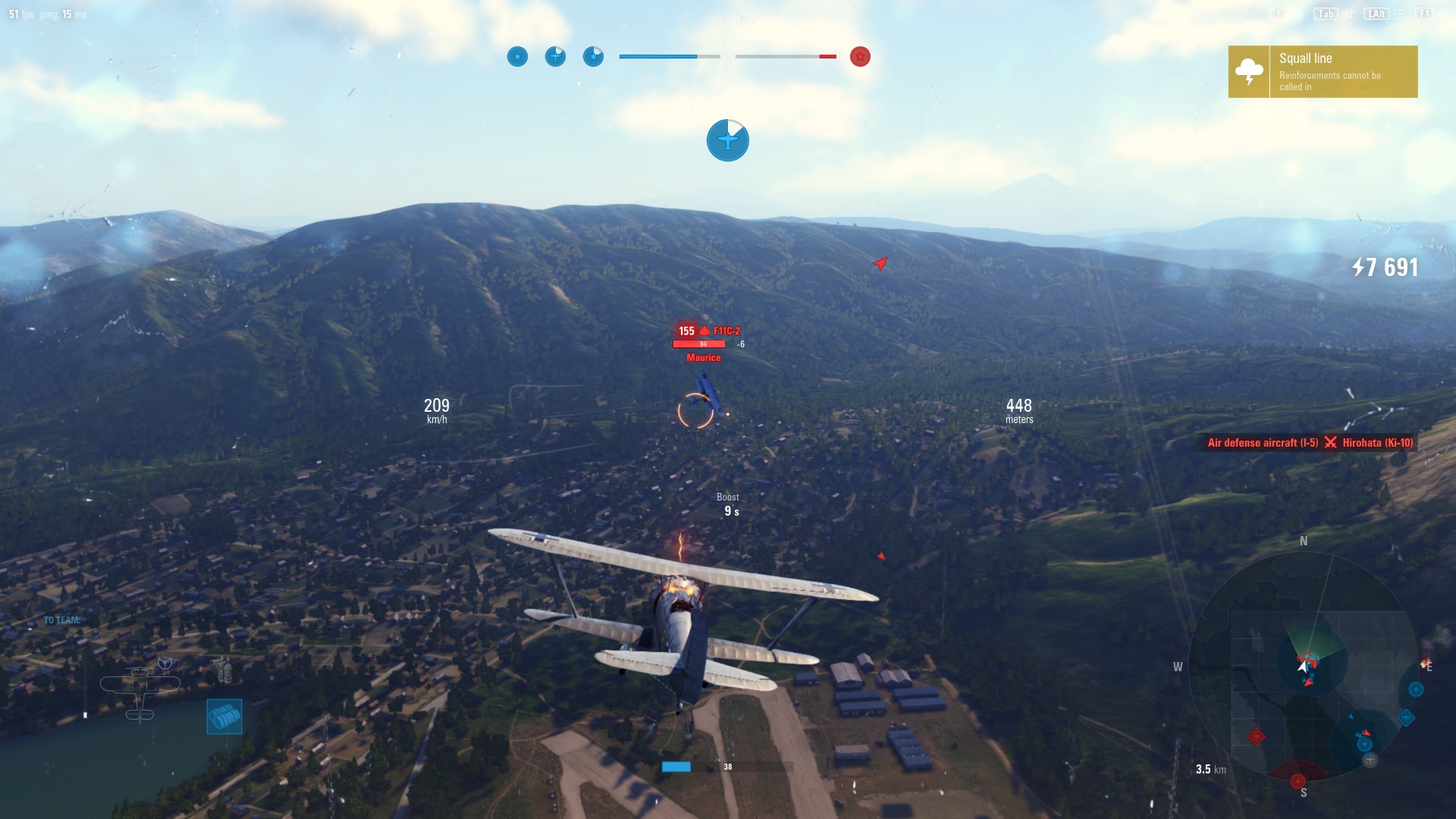Toggle the LAlt mission list key hint
This screenshot has height=819, width=1456.
click(x=1376, y=14)
